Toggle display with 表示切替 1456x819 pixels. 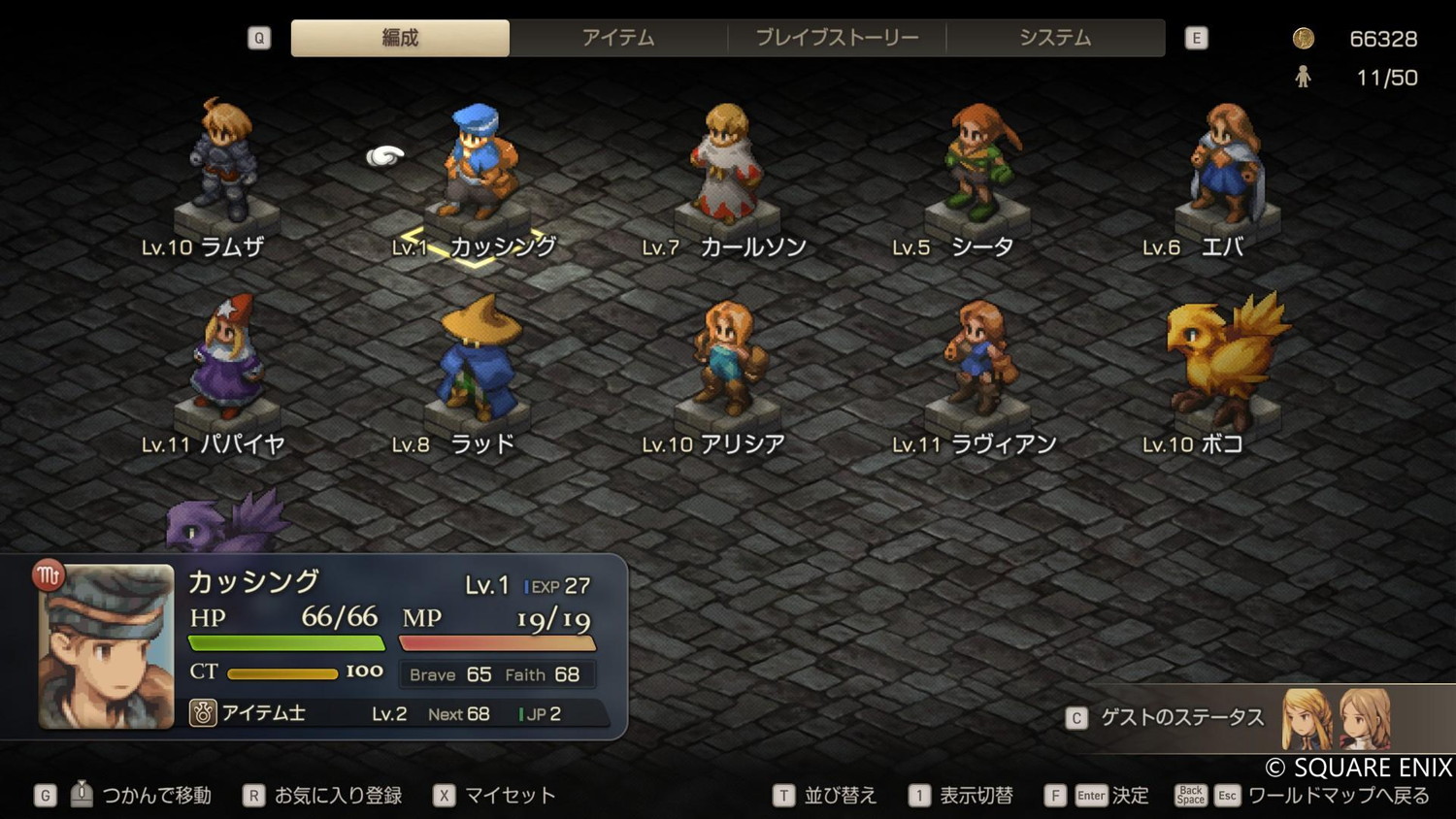(x=975, y=796)
